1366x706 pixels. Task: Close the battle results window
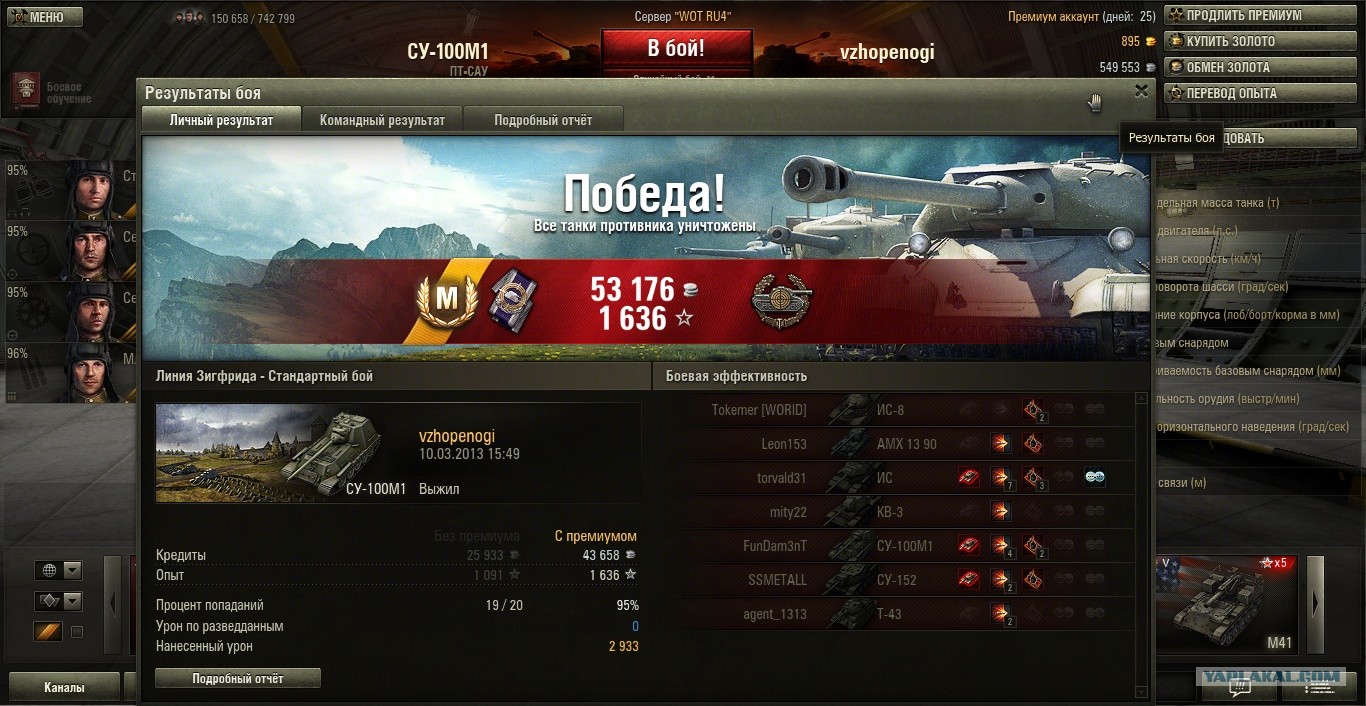(x=1141, y=91)
